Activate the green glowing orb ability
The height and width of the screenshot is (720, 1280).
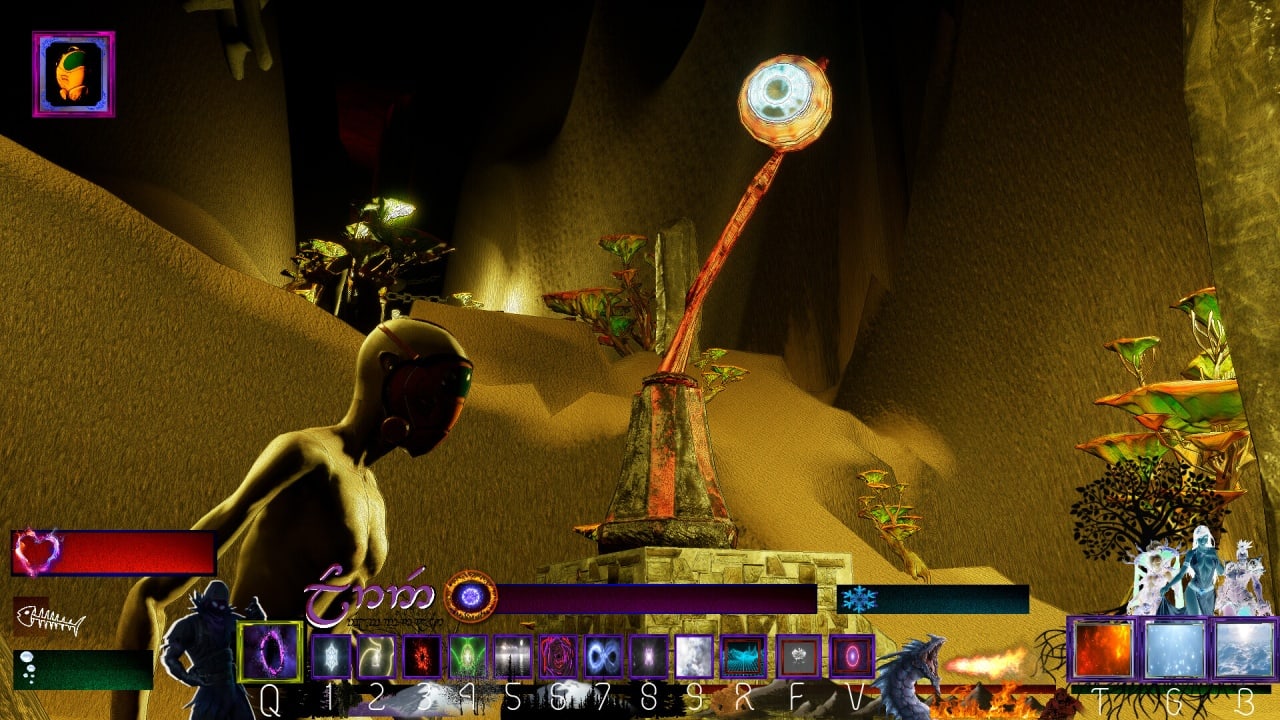coord(467,657)
